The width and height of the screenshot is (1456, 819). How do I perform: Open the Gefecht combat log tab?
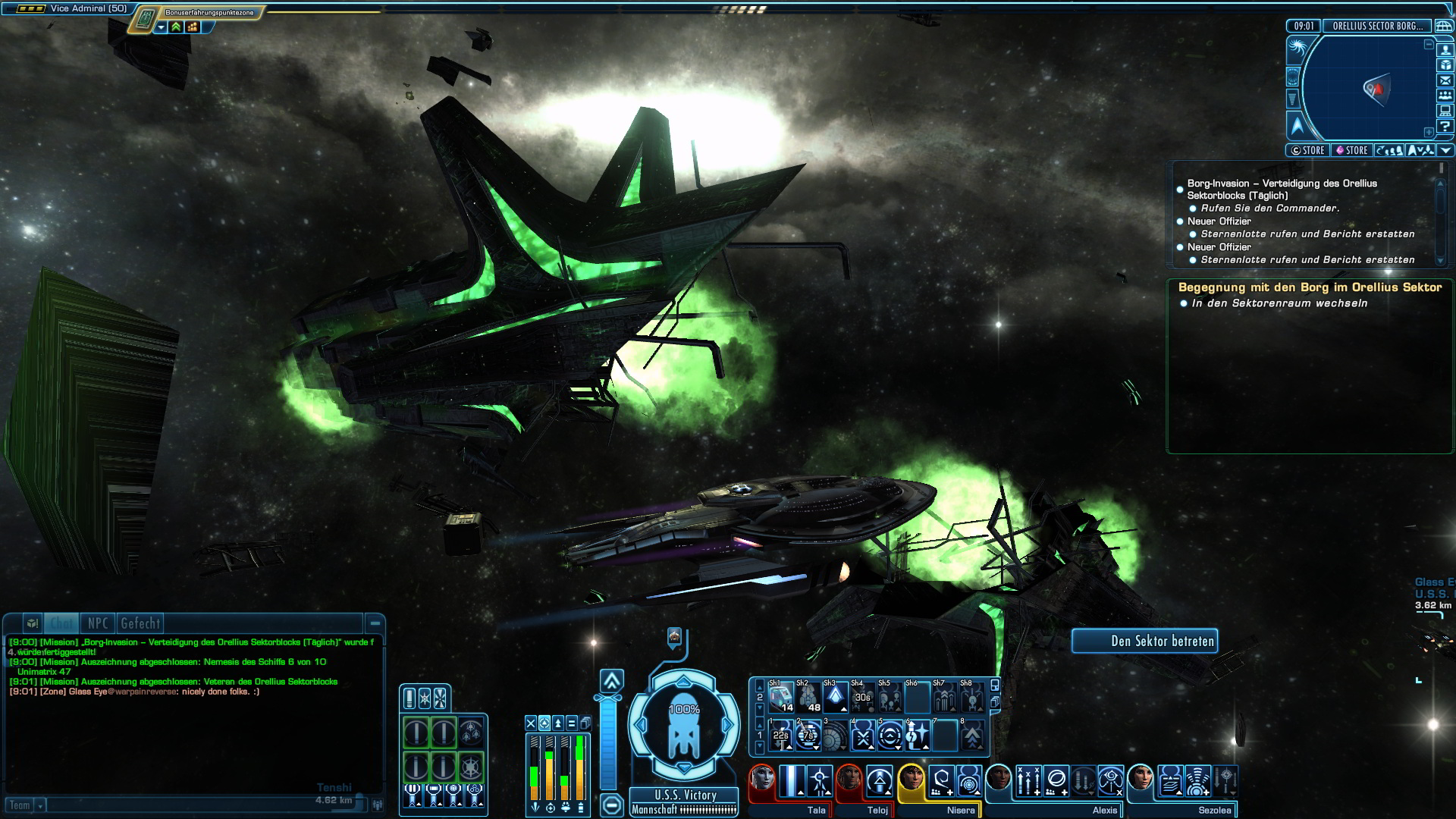pyautogui.click(x=140, y=623)
